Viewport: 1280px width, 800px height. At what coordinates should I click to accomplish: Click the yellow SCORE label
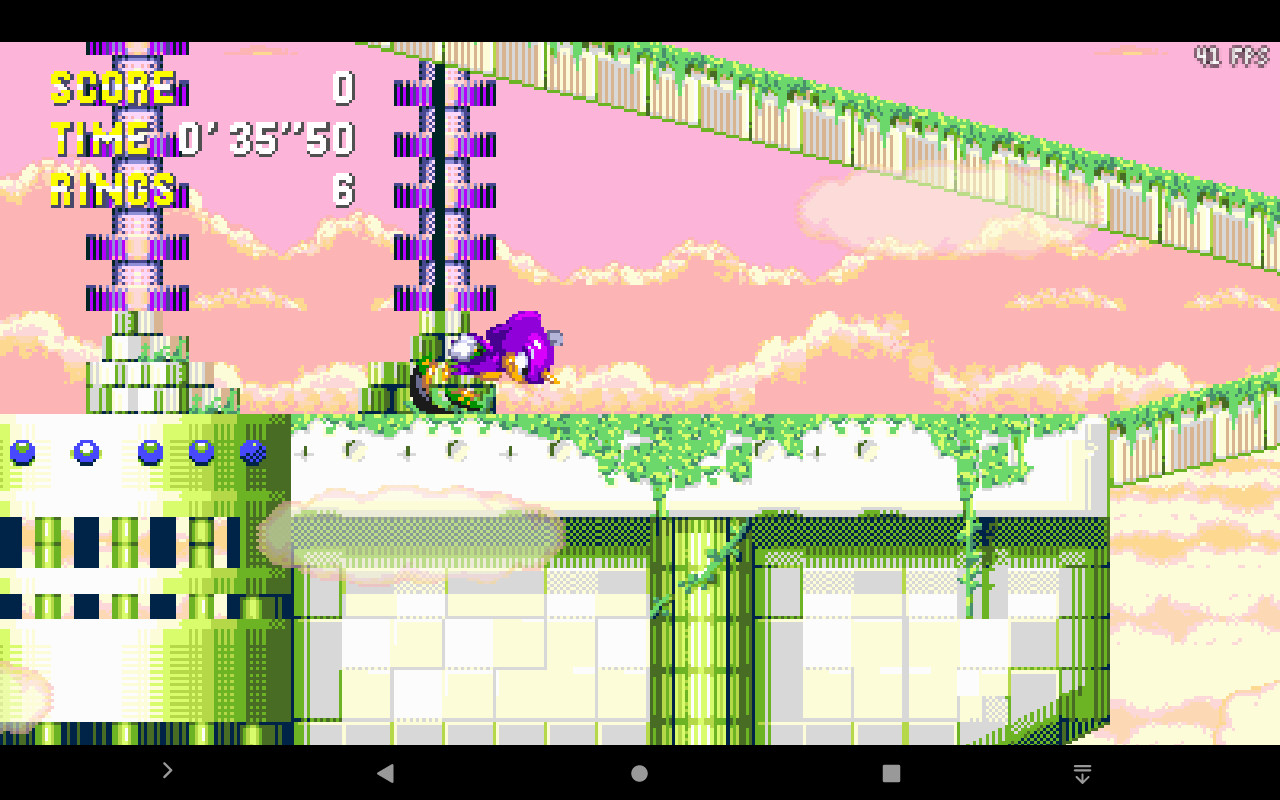tap(110, 90)
